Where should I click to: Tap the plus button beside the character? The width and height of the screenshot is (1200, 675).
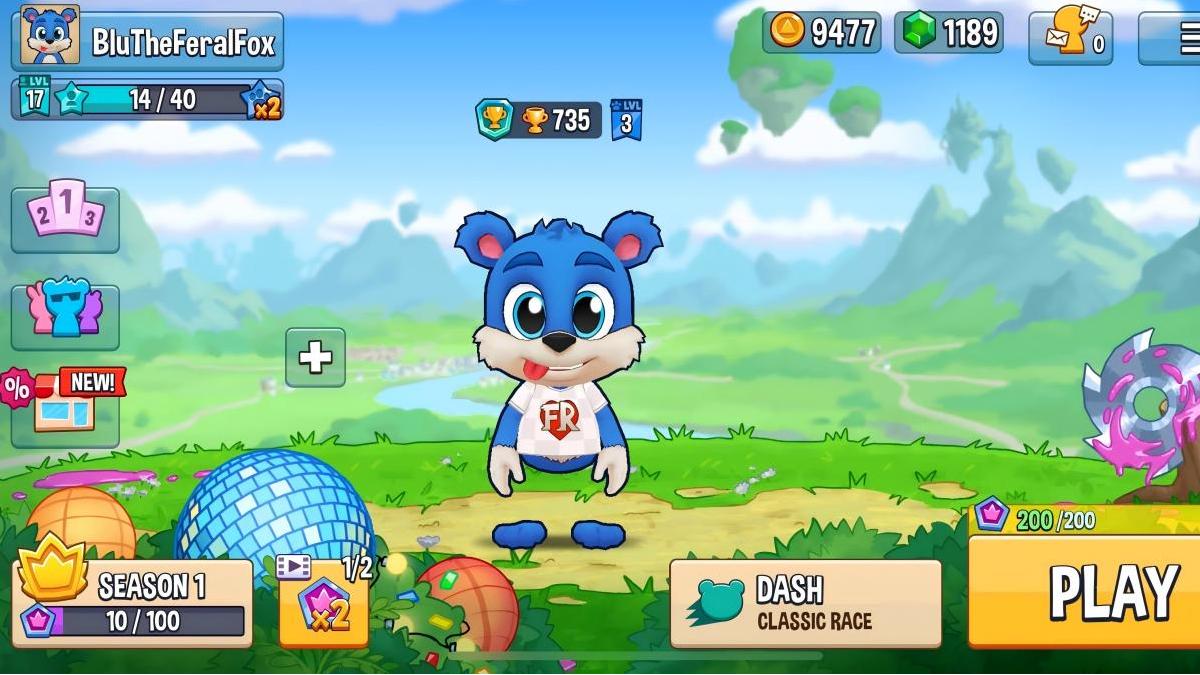(315, 357)
